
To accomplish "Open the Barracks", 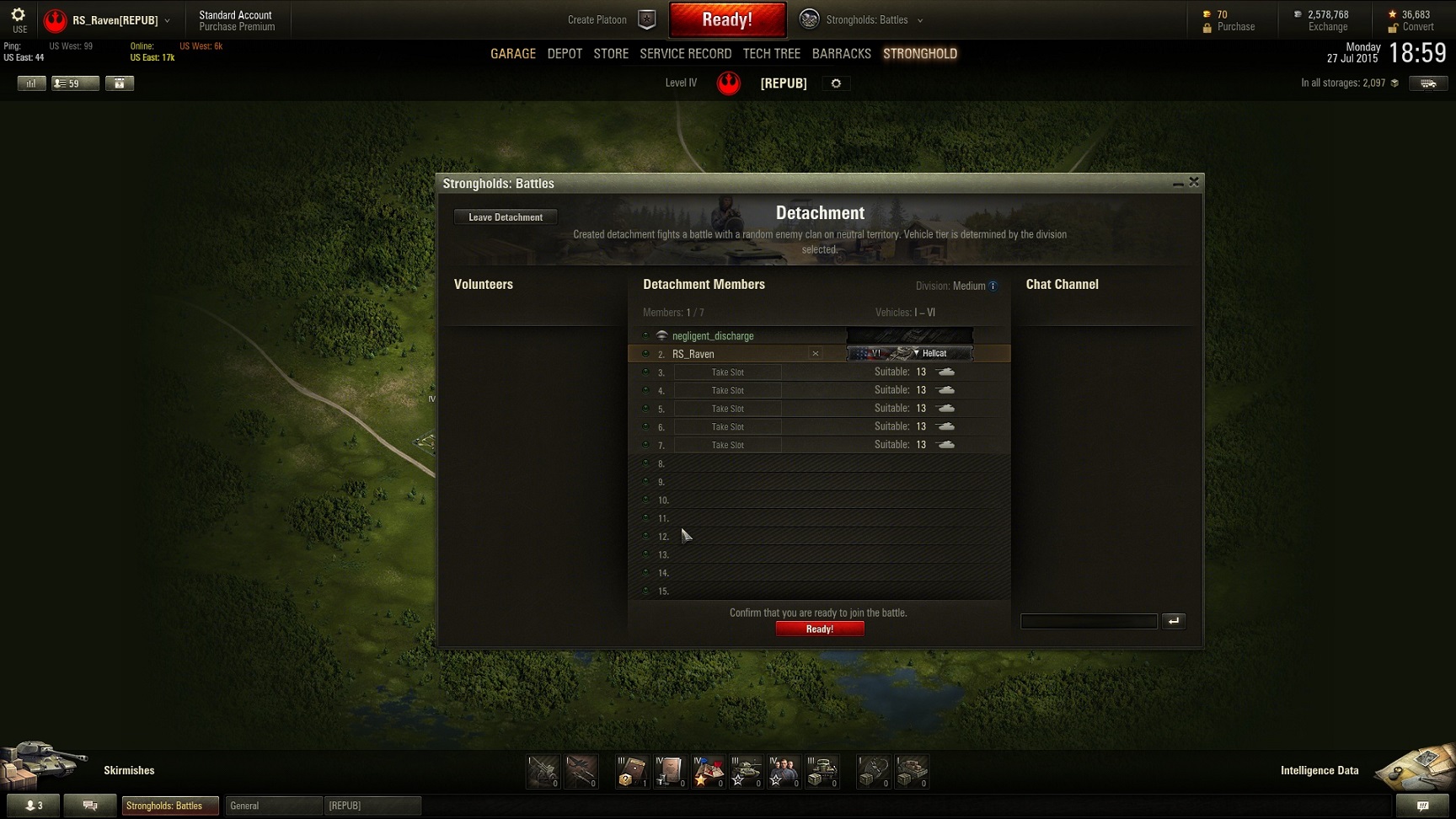I will tap(841, 54).
